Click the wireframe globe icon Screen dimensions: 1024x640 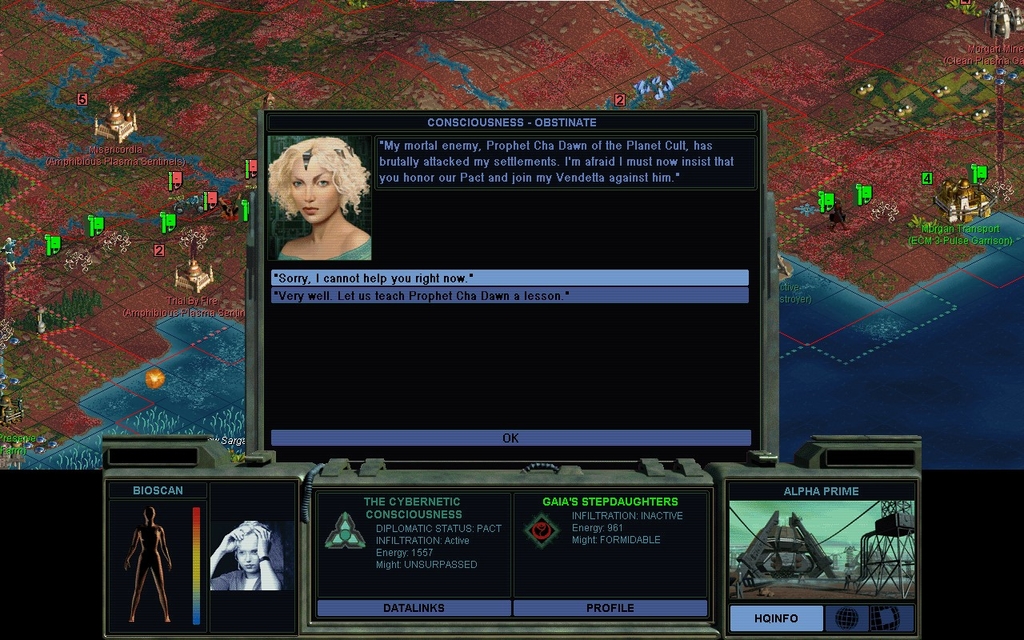click(x=846, y=619)
